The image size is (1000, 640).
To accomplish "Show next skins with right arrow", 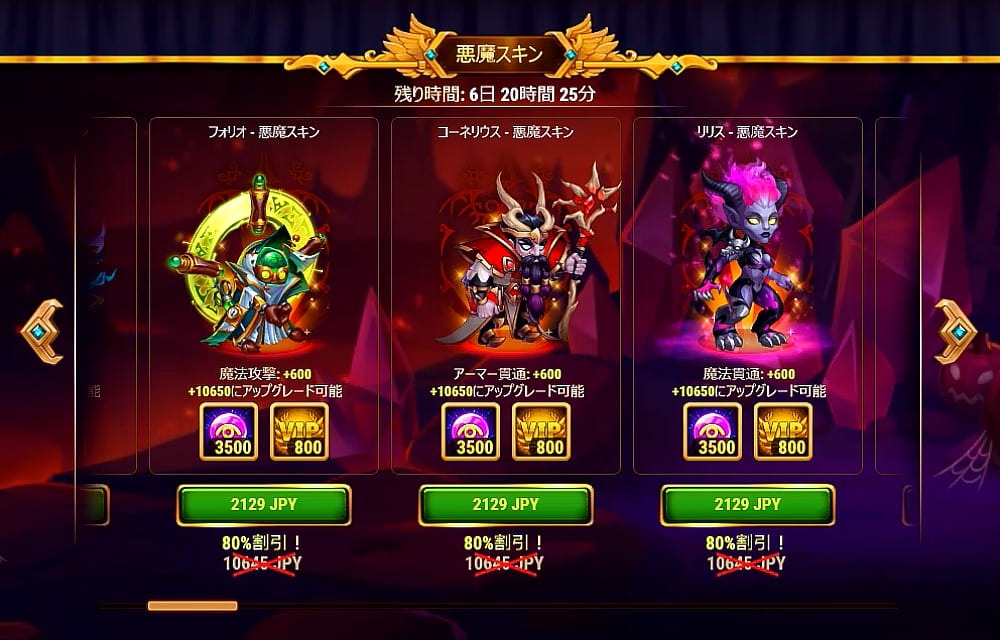I will click(955, 331).
